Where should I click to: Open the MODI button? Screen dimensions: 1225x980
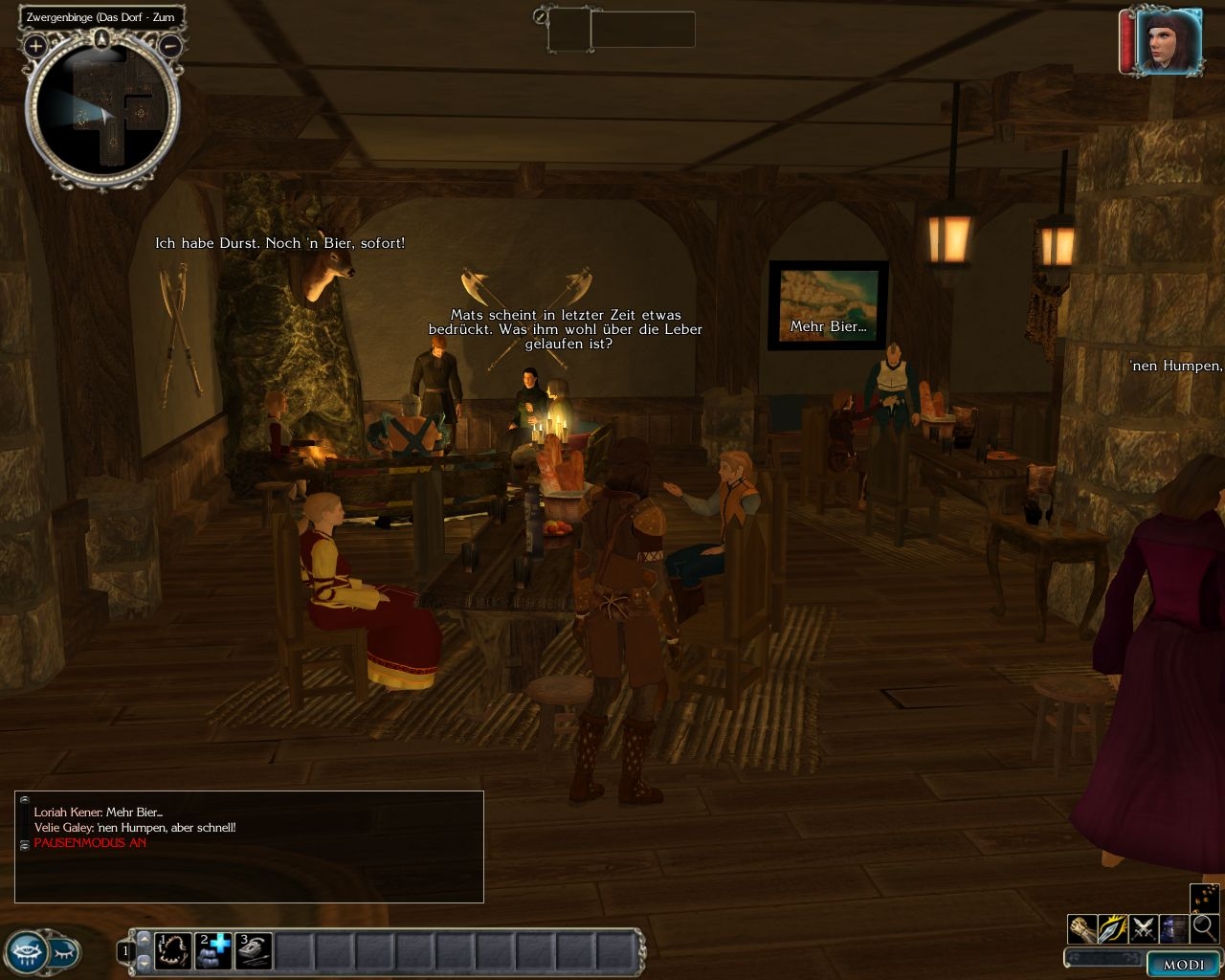1183,965
